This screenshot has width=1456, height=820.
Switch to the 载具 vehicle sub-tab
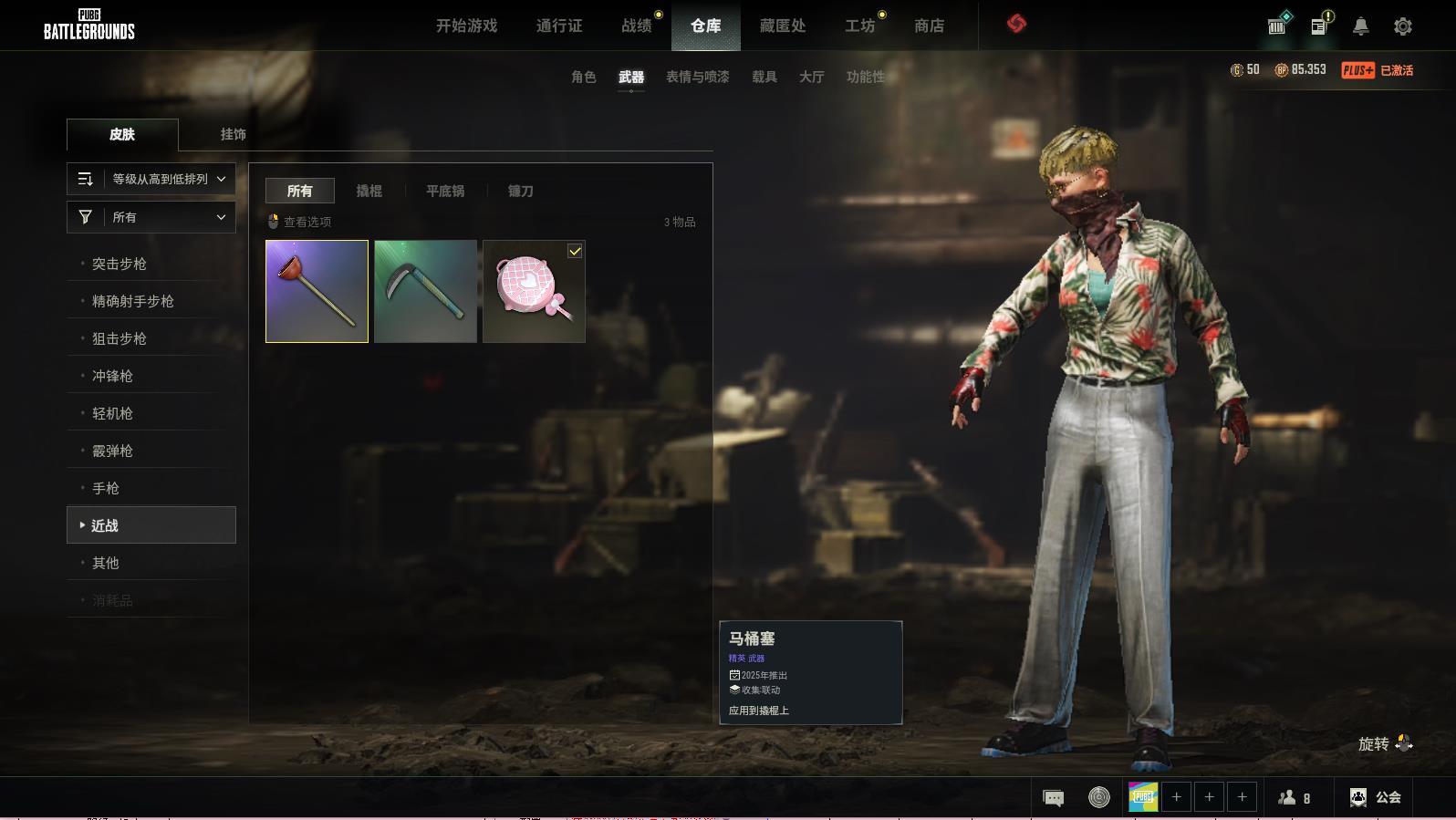(764, 77)
